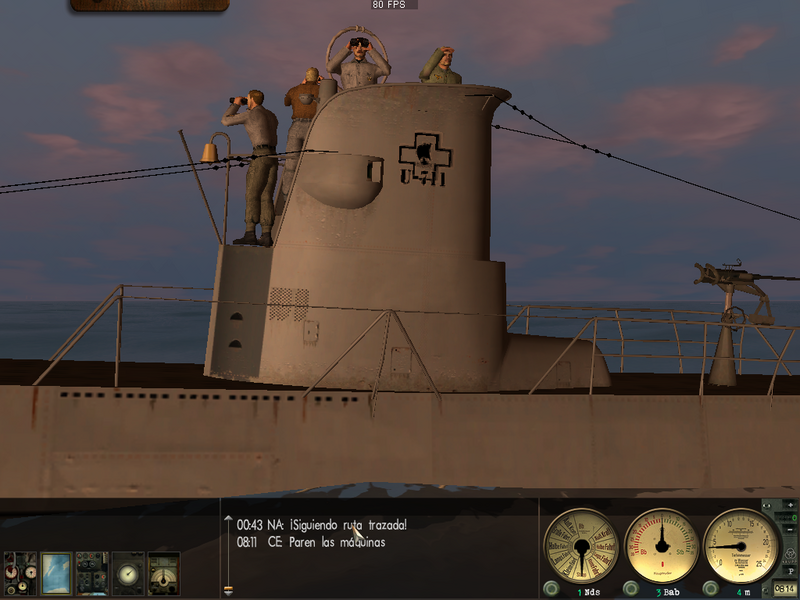Switch to the control panel station icon
This screenshot has height=600, width=800.
(92, 573)
